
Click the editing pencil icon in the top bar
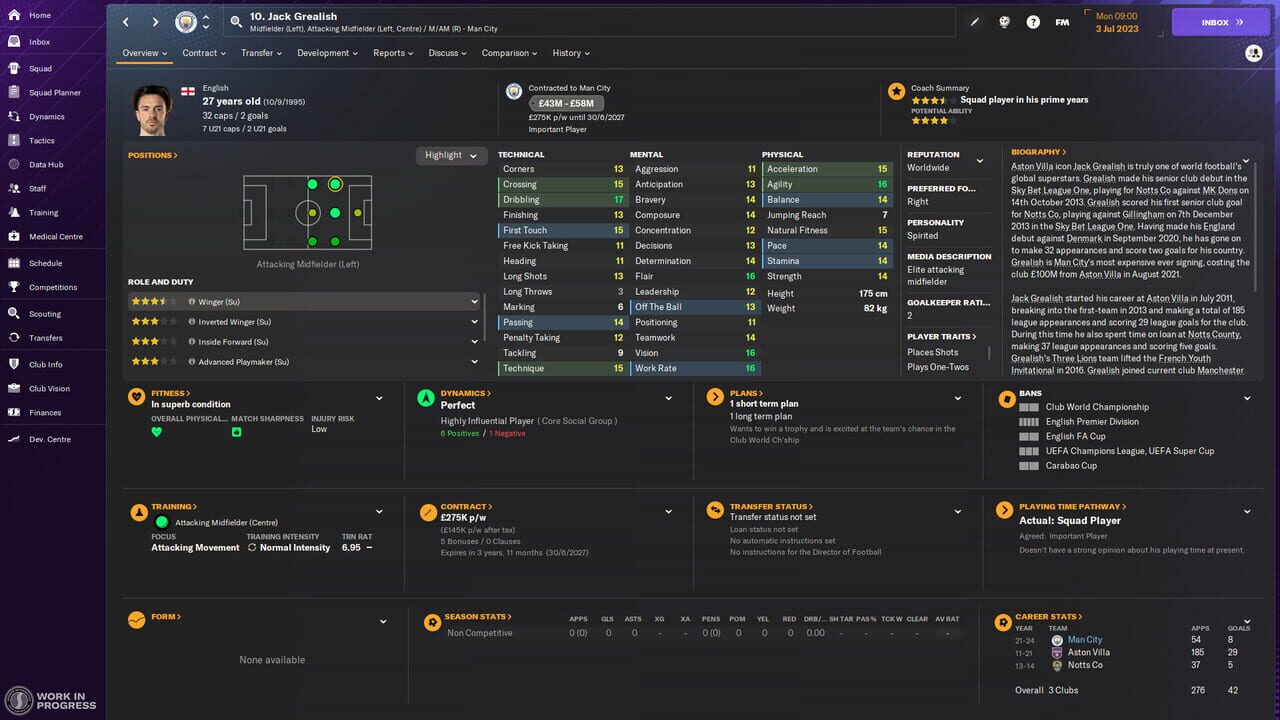click(975, 20)
